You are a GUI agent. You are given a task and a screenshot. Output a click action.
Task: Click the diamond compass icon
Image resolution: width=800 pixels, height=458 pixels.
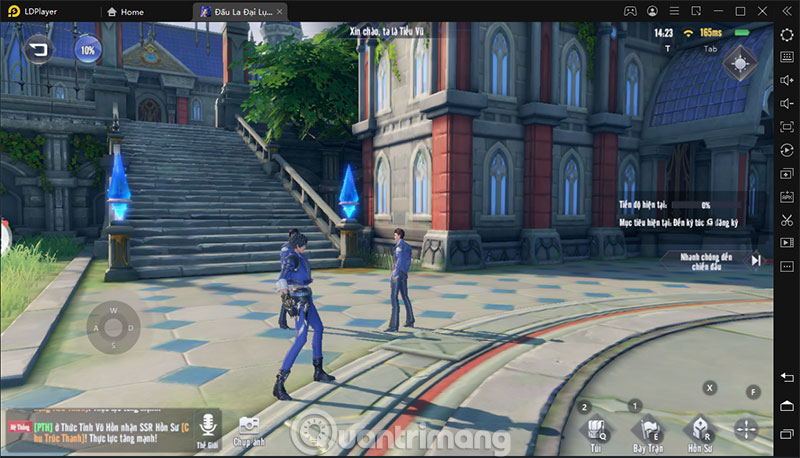pos(740,63)
